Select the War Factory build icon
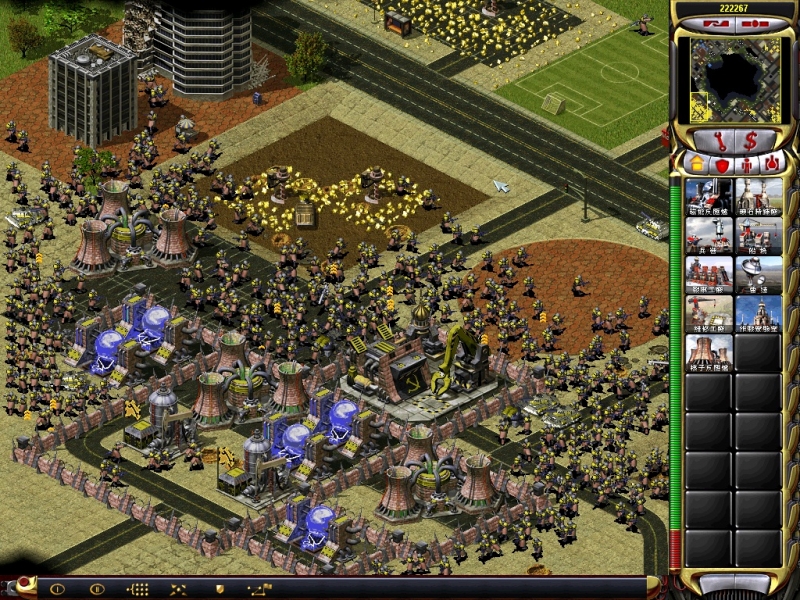 [709, 275]
